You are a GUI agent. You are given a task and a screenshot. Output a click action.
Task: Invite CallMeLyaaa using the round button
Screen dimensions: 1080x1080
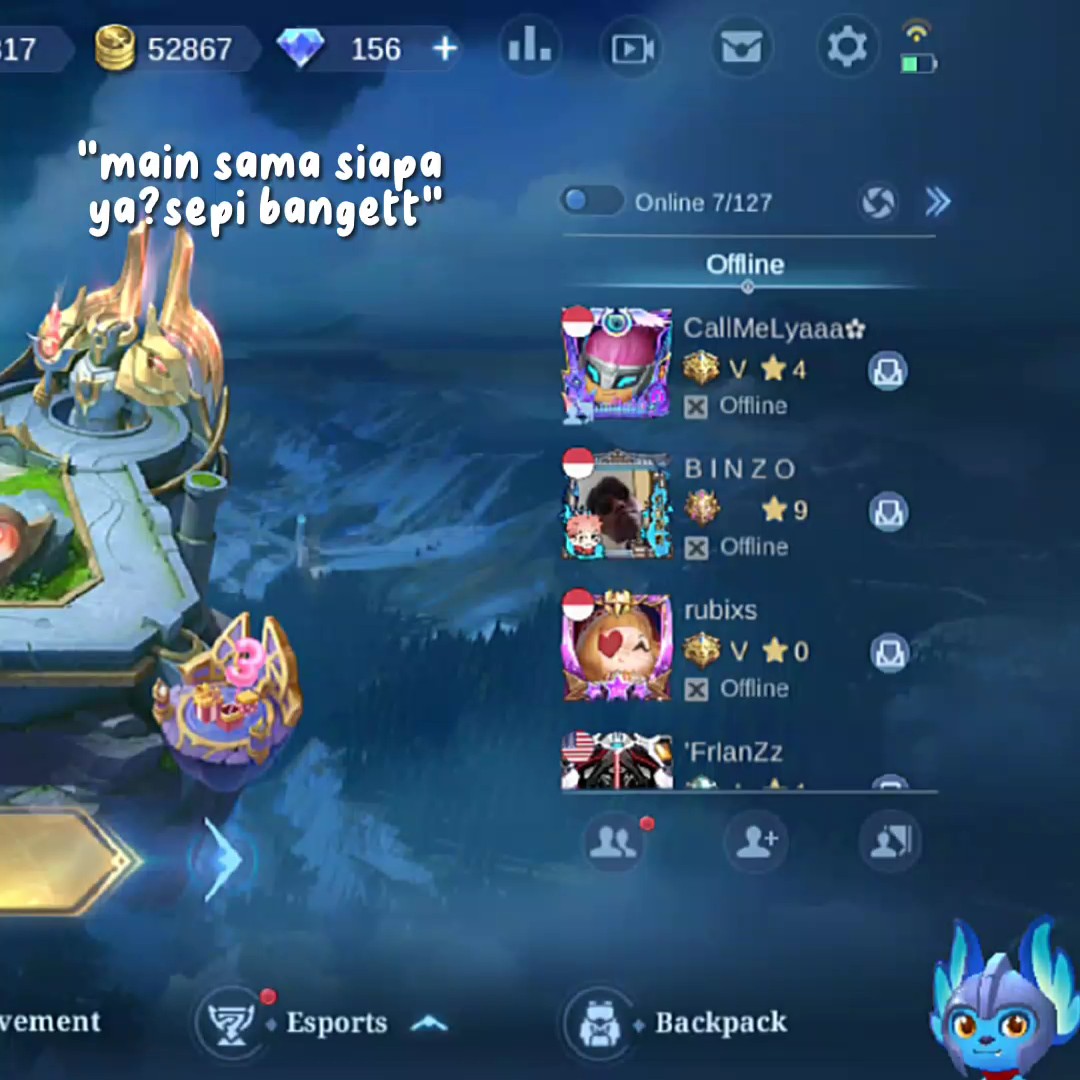pyautogui.click(x=887, y=371)
